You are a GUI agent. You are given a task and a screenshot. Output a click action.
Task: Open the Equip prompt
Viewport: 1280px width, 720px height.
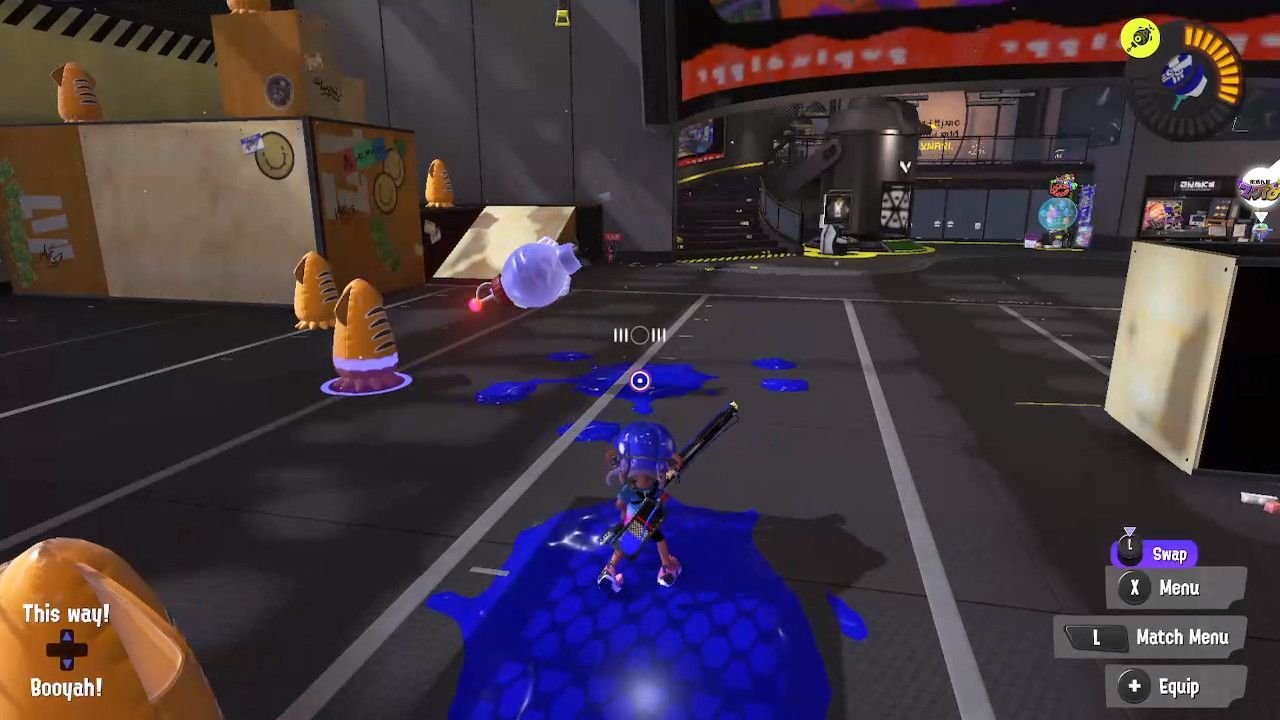pos(1180,687)
